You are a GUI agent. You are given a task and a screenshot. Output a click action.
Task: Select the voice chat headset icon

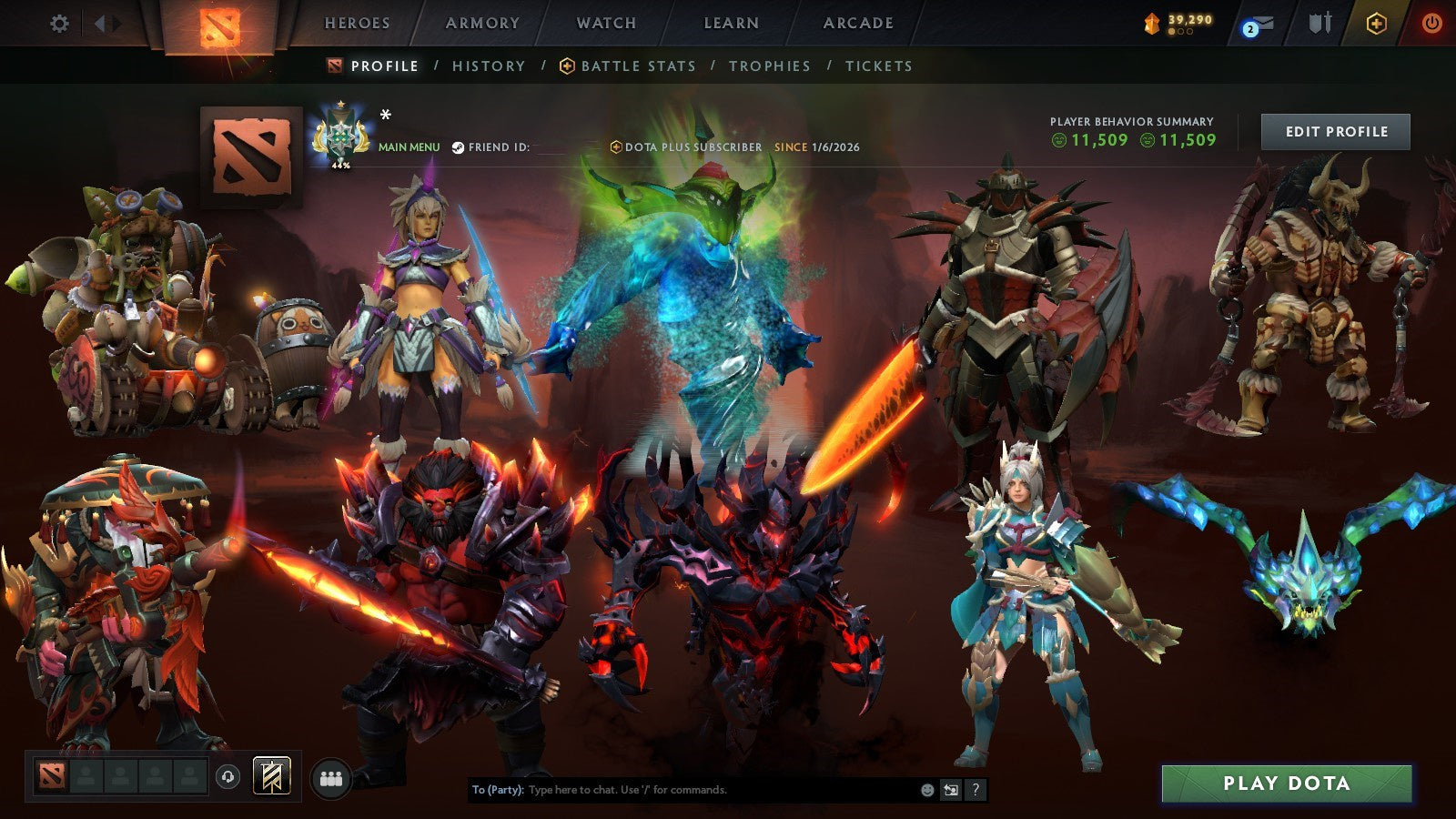coord(226,777)
